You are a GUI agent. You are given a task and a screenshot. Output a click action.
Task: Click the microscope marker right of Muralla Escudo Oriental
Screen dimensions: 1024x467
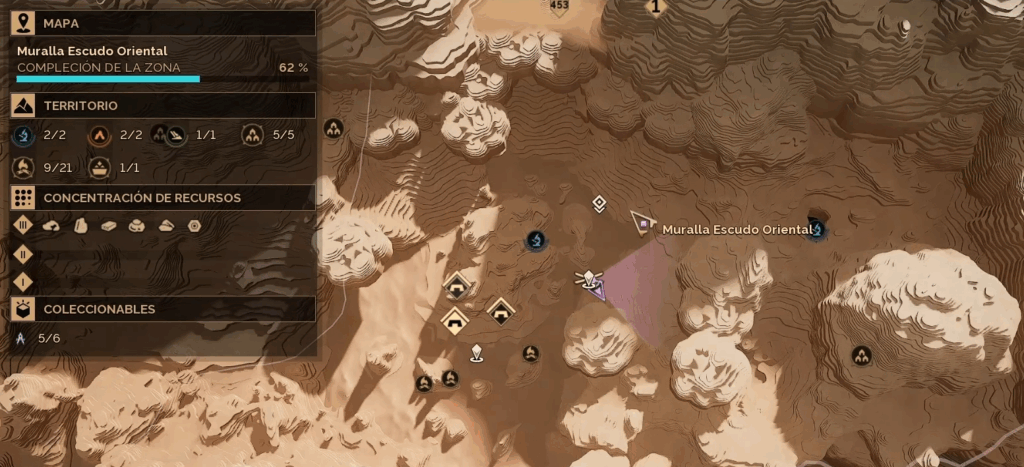818,230
